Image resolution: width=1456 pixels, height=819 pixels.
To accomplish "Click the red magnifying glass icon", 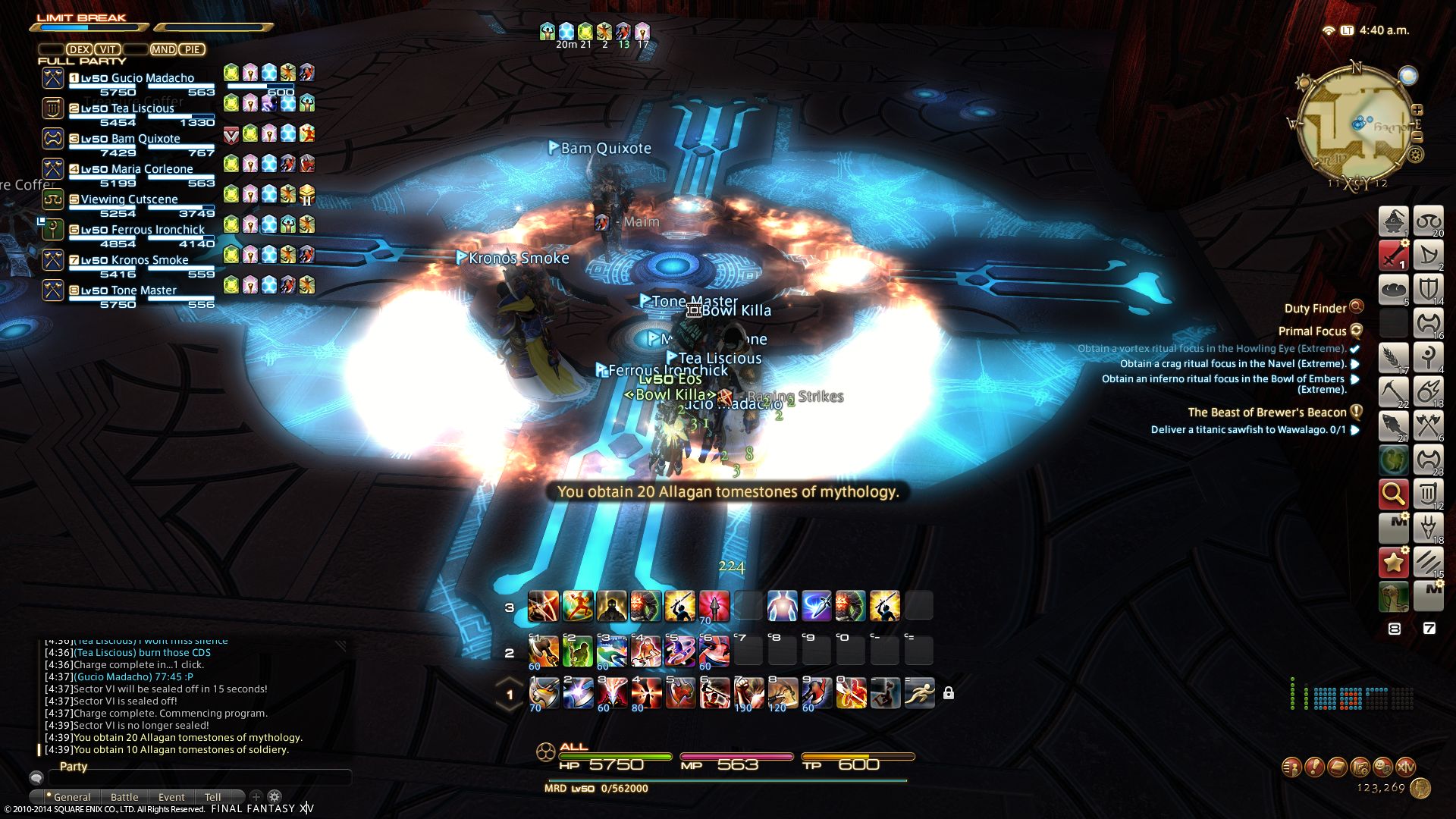I will [1393, 494].
